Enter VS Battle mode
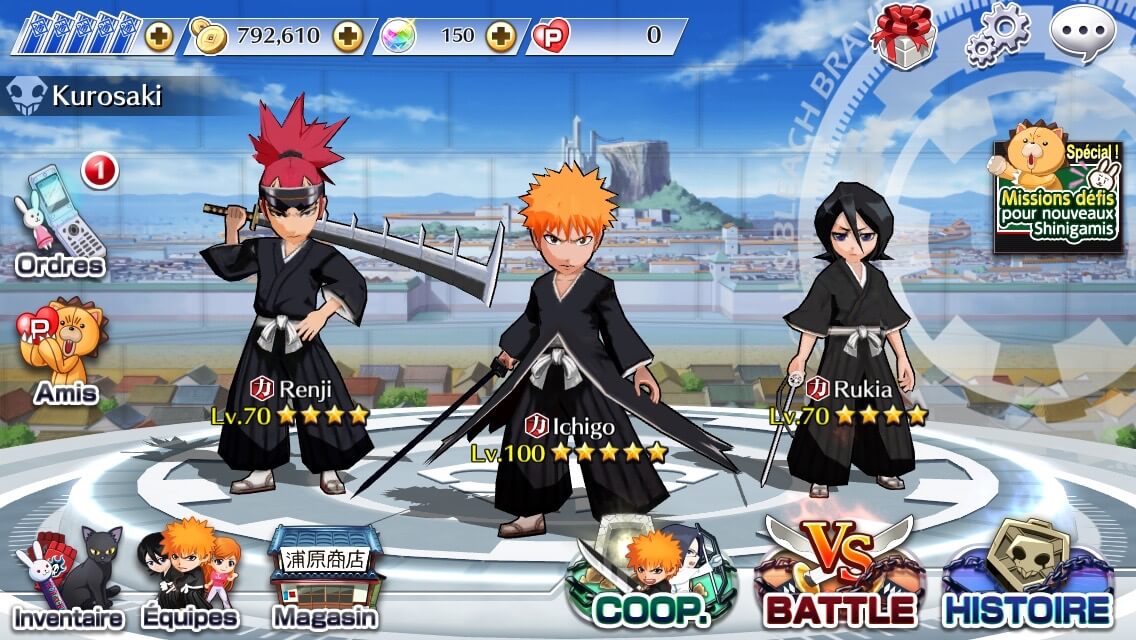 click(x=840, y=575)
